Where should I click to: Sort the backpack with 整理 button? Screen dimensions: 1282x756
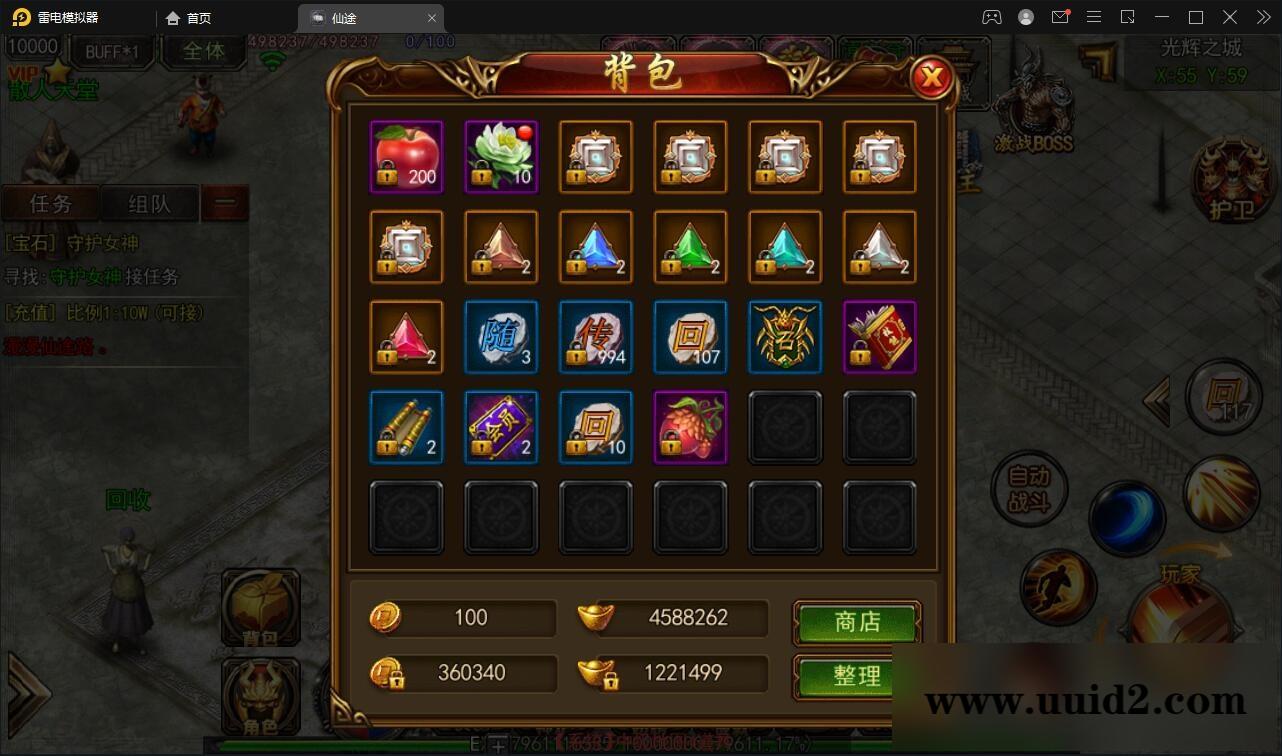(x=856, y=676)
